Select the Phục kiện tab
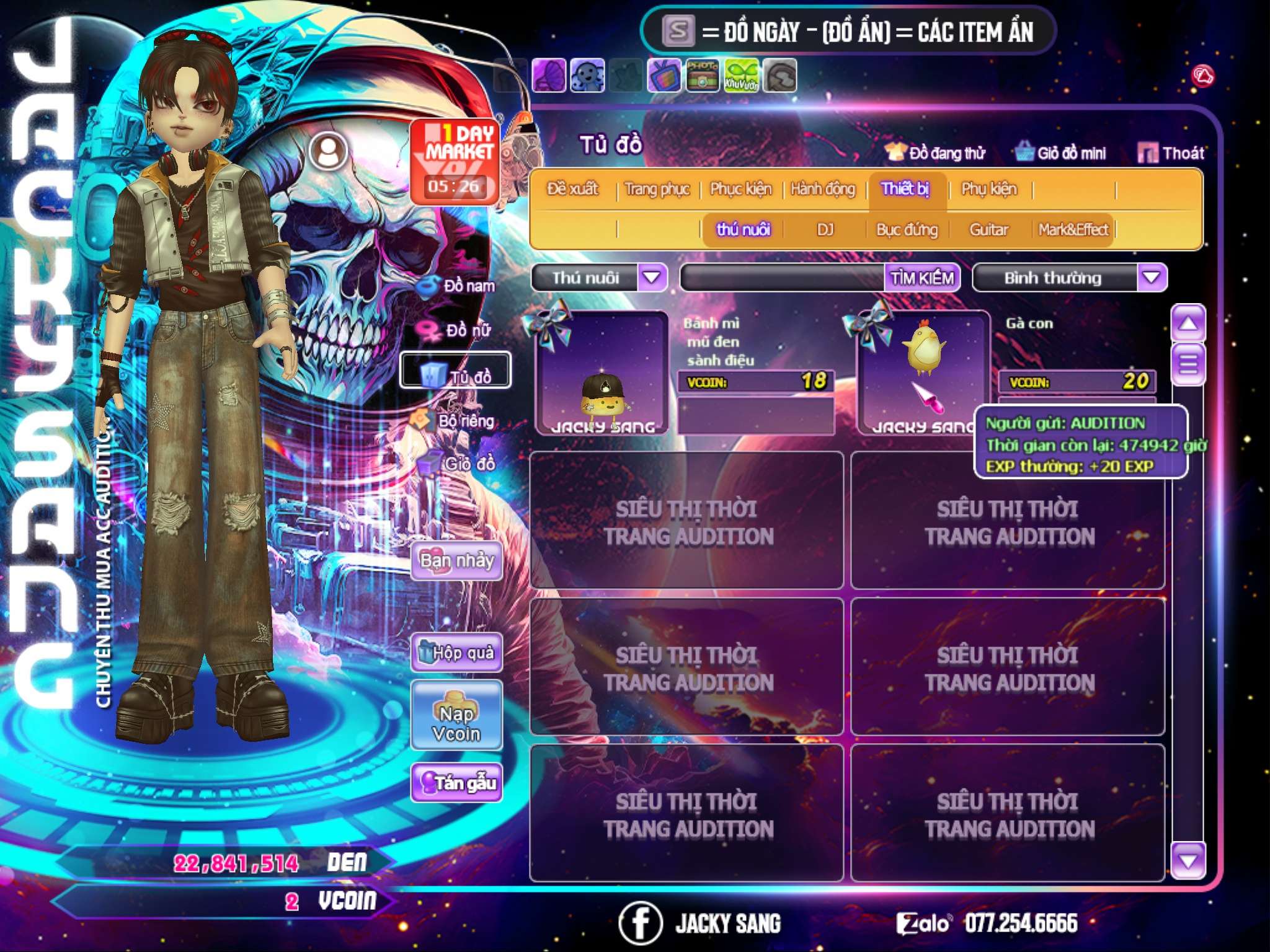This screenshot has height=952, width=1270. coord(740,188)
